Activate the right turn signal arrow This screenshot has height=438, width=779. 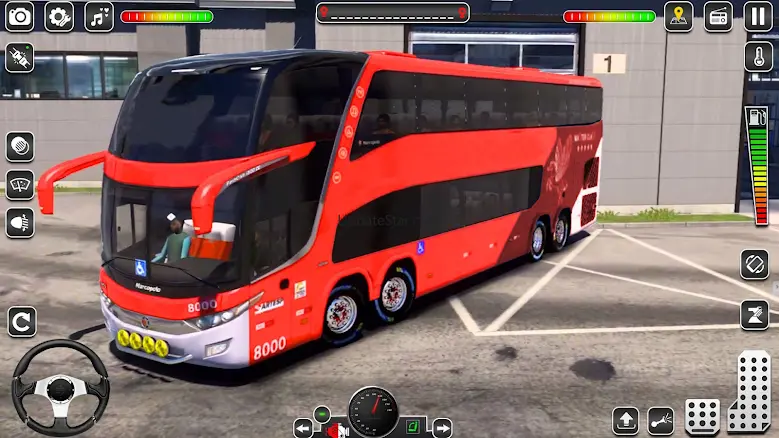[x=441, y=428]
